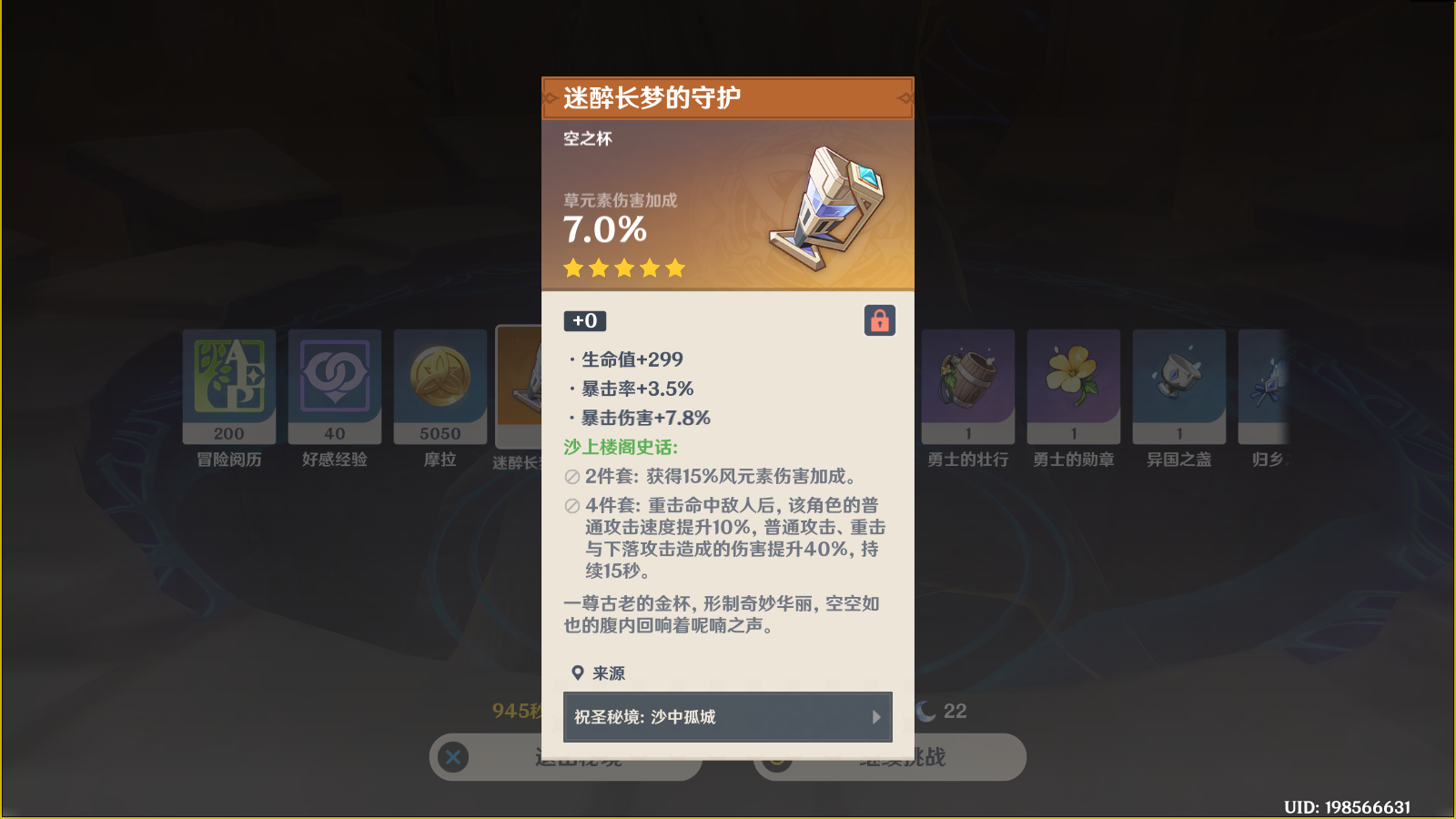Toggle the 2件套 set bonus marker
The image size is (1456, 819).
571,473
